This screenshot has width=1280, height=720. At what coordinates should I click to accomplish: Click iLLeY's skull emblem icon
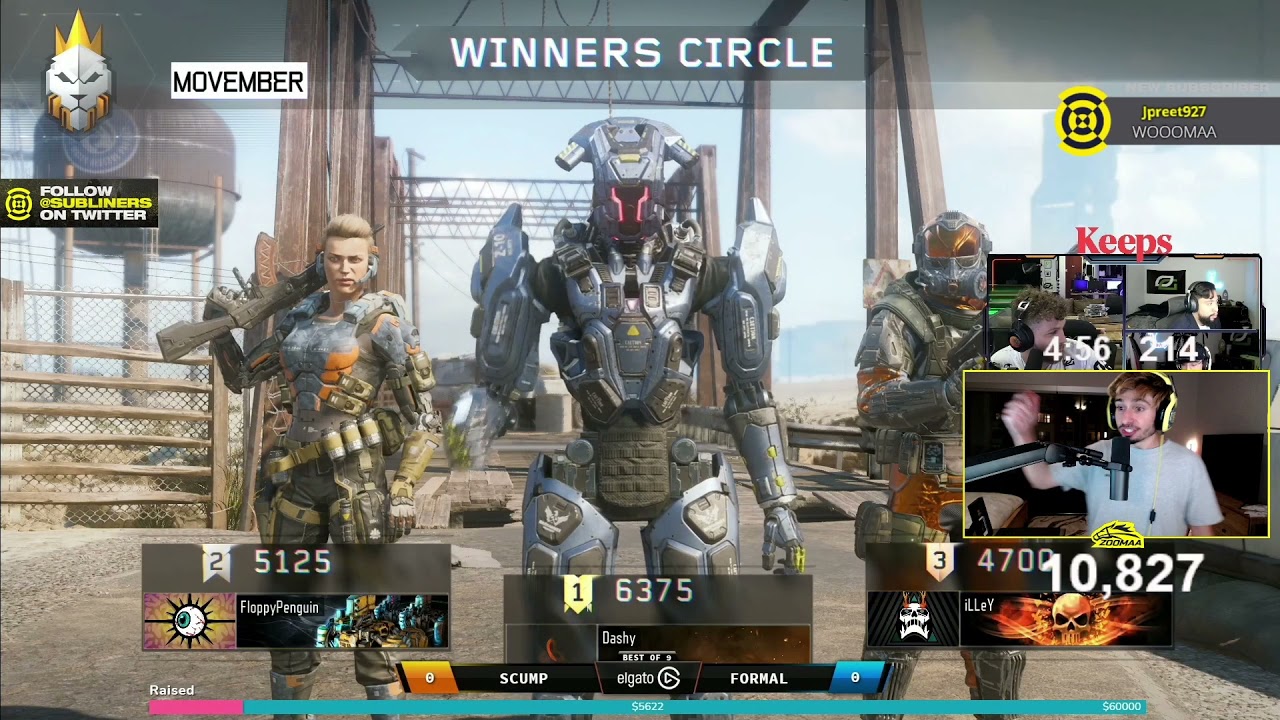[x=913, y=618]
